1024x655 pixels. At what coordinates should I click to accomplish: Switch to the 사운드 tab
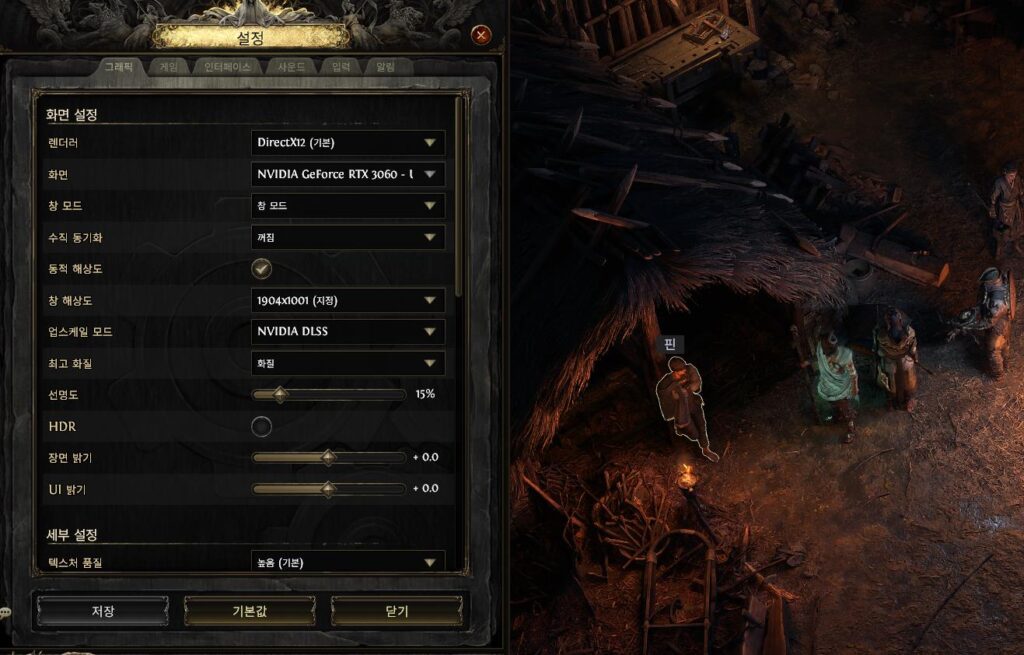click(x=292, y=67)
